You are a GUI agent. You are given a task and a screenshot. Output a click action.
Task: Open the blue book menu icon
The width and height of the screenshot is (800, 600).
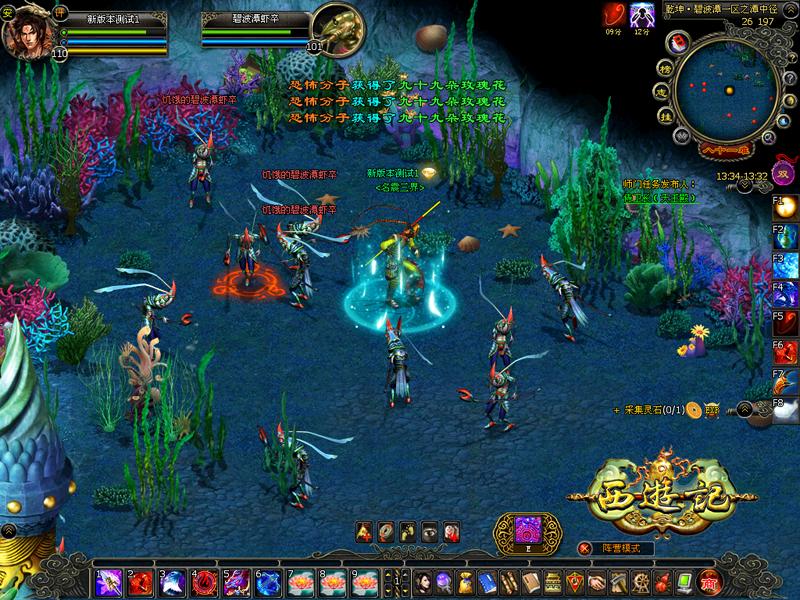click(488, 582)
